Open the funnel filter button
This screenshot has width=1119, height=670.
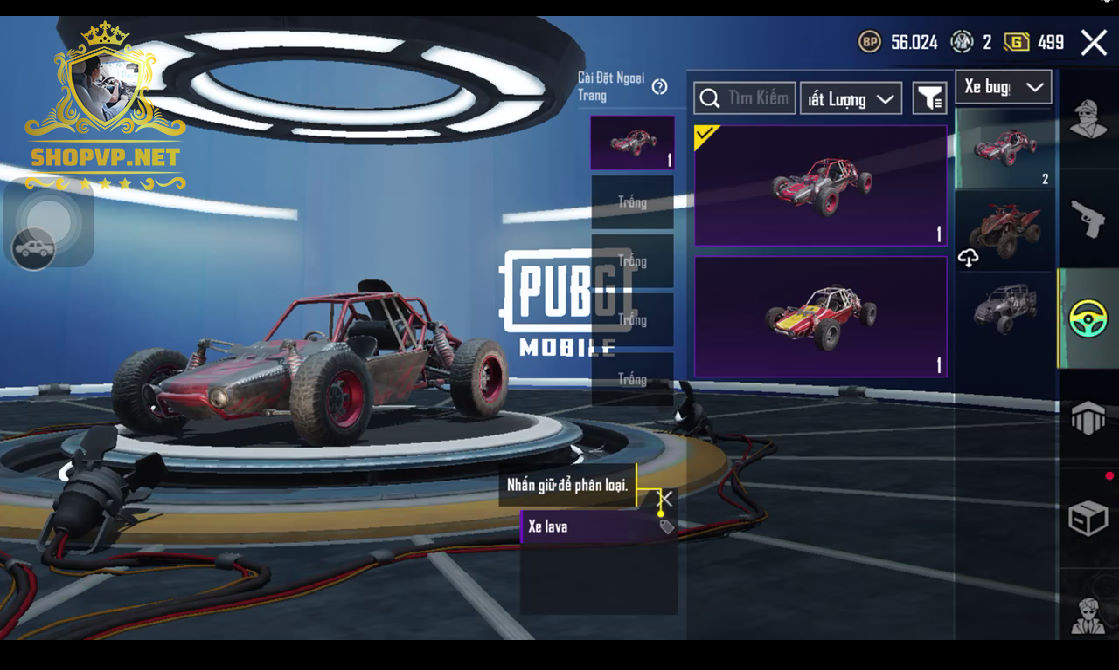930,98
